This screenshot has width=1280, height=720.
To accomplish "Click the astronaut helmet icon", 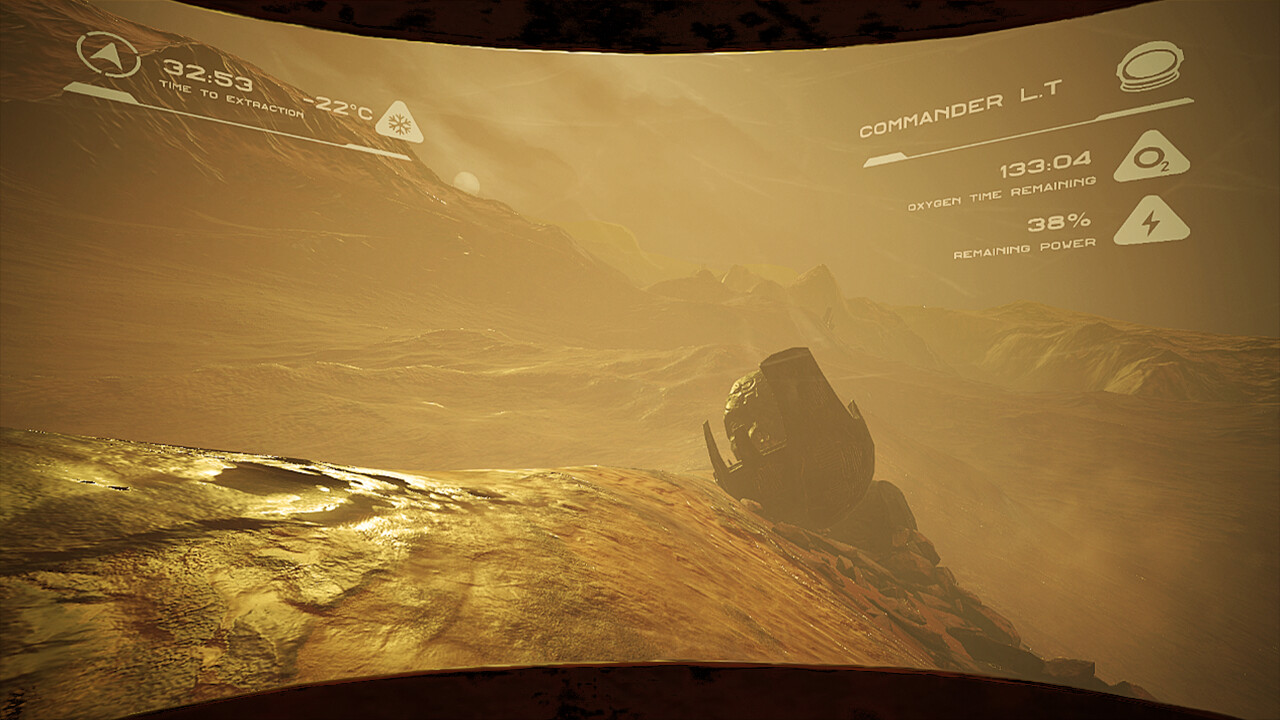I will [1150, 66].
